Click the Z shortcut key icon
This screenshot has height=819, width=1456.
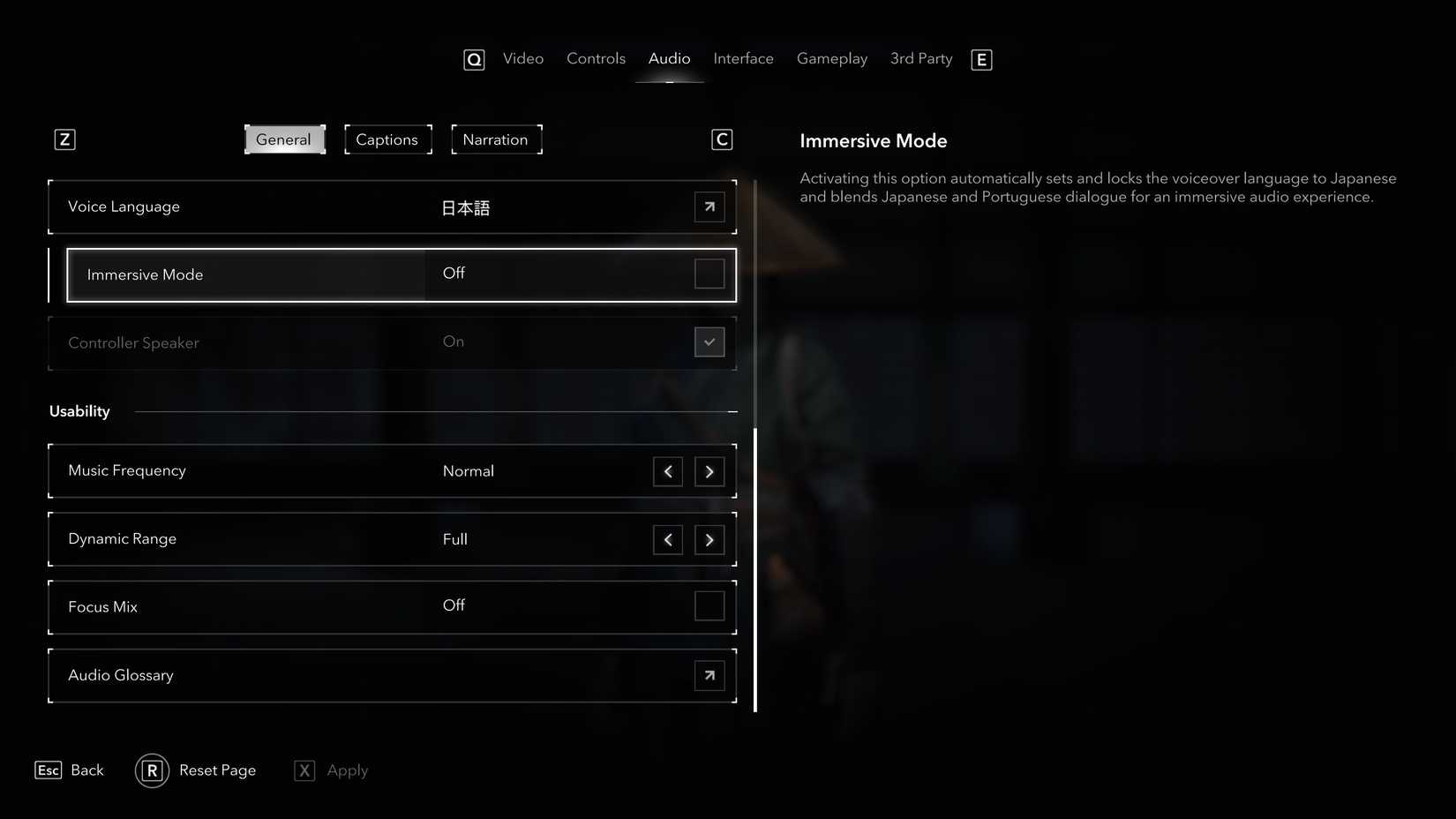point(64,139)
